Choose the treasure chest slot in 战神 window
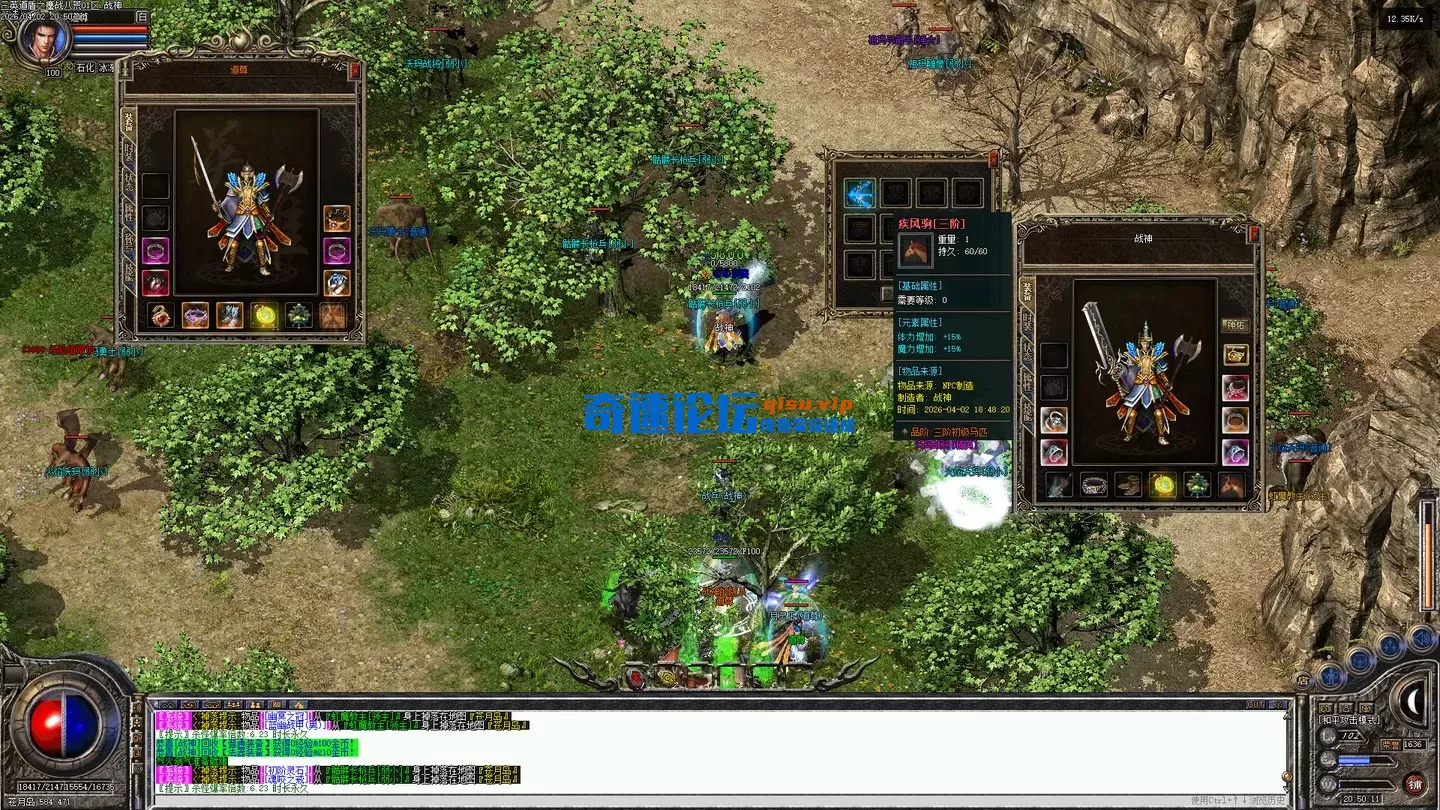The image size is (1440, 810). (x=1235, y=355)
